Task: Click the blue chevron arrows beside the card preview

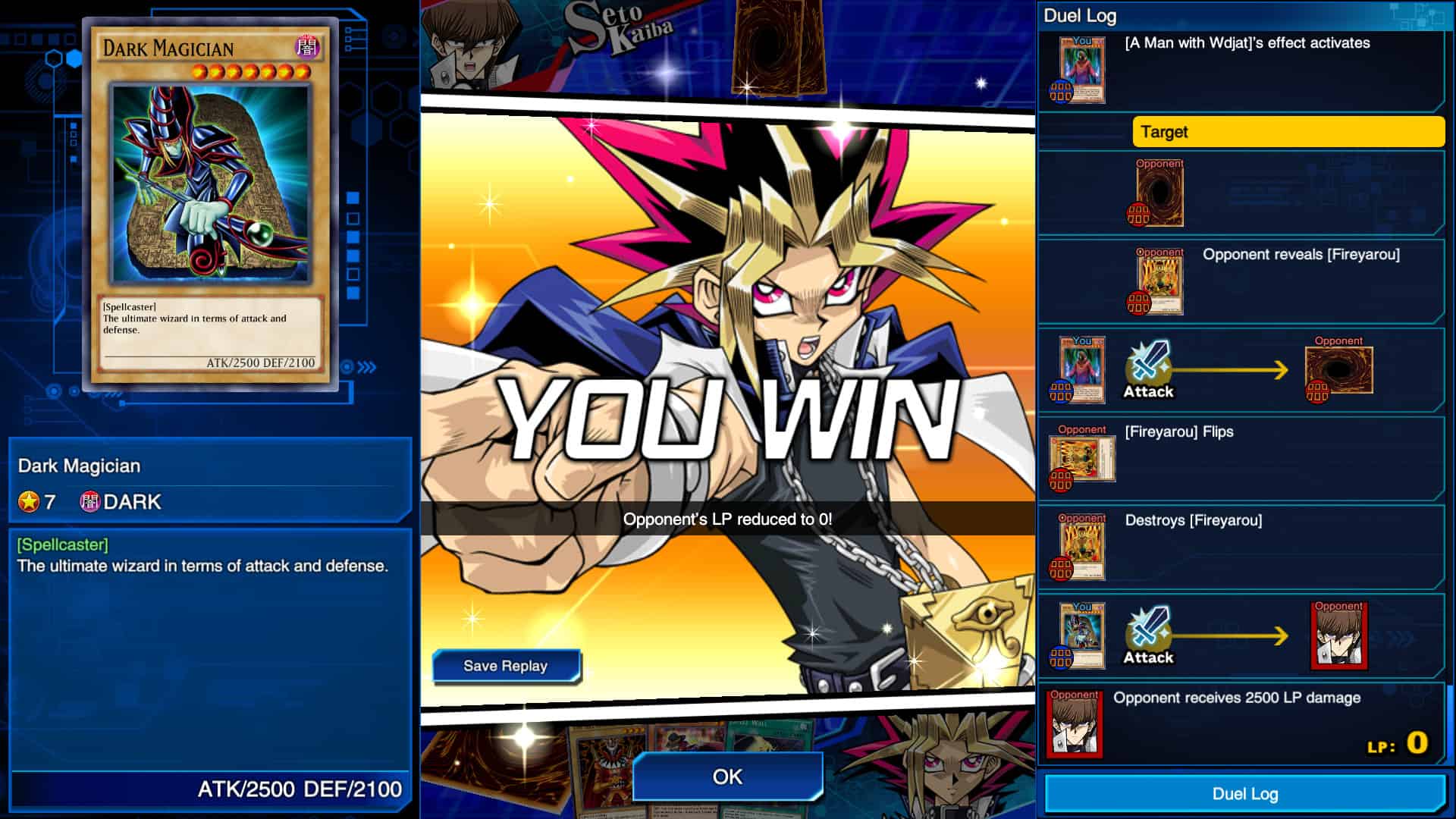Action: 366,369
